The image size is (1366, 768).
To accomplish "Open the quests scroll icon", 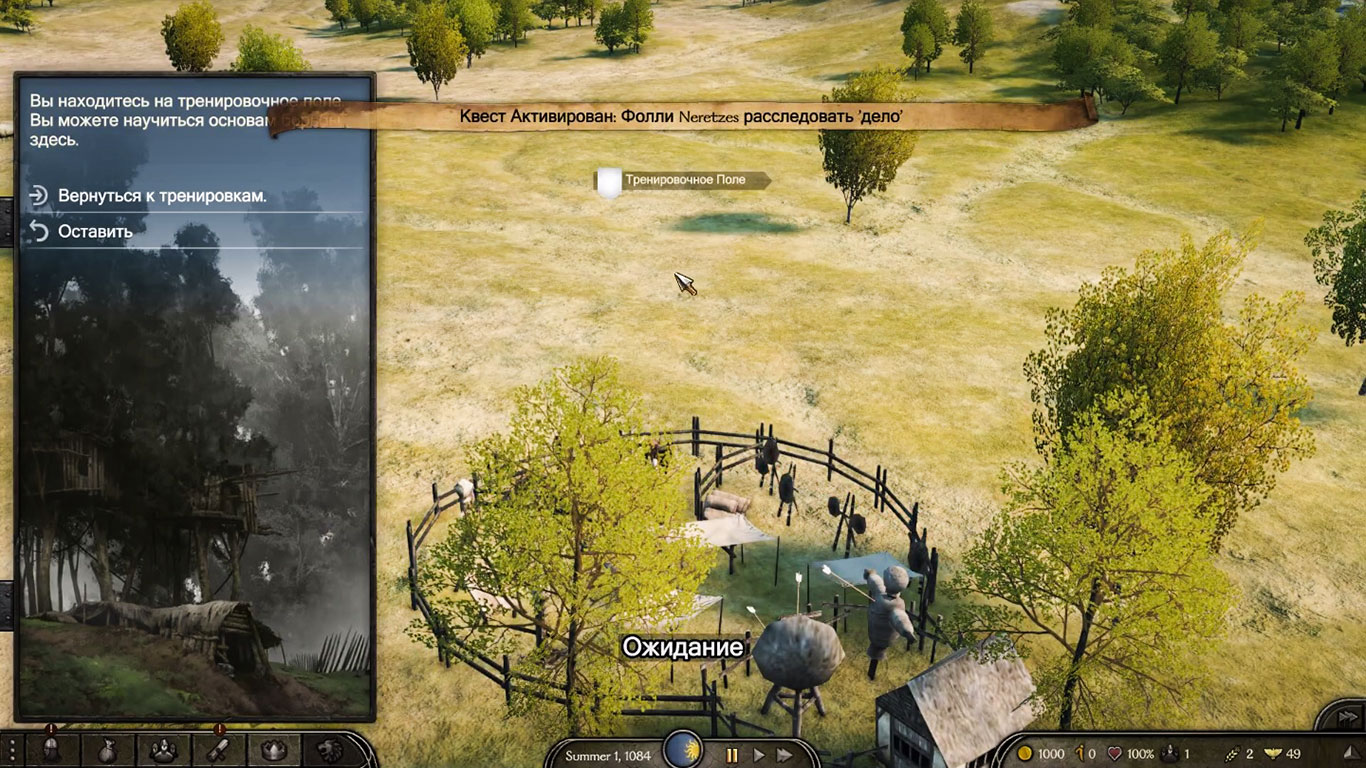I will 219,749.
